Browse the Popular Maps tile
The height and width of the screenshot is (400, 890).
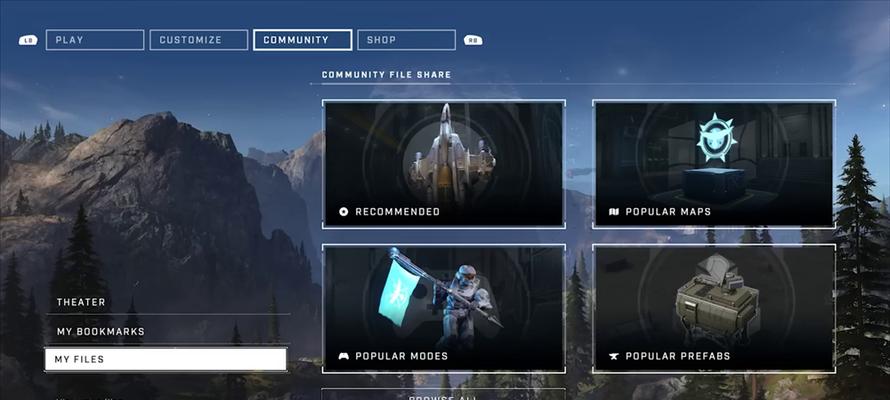coord(714,163)
